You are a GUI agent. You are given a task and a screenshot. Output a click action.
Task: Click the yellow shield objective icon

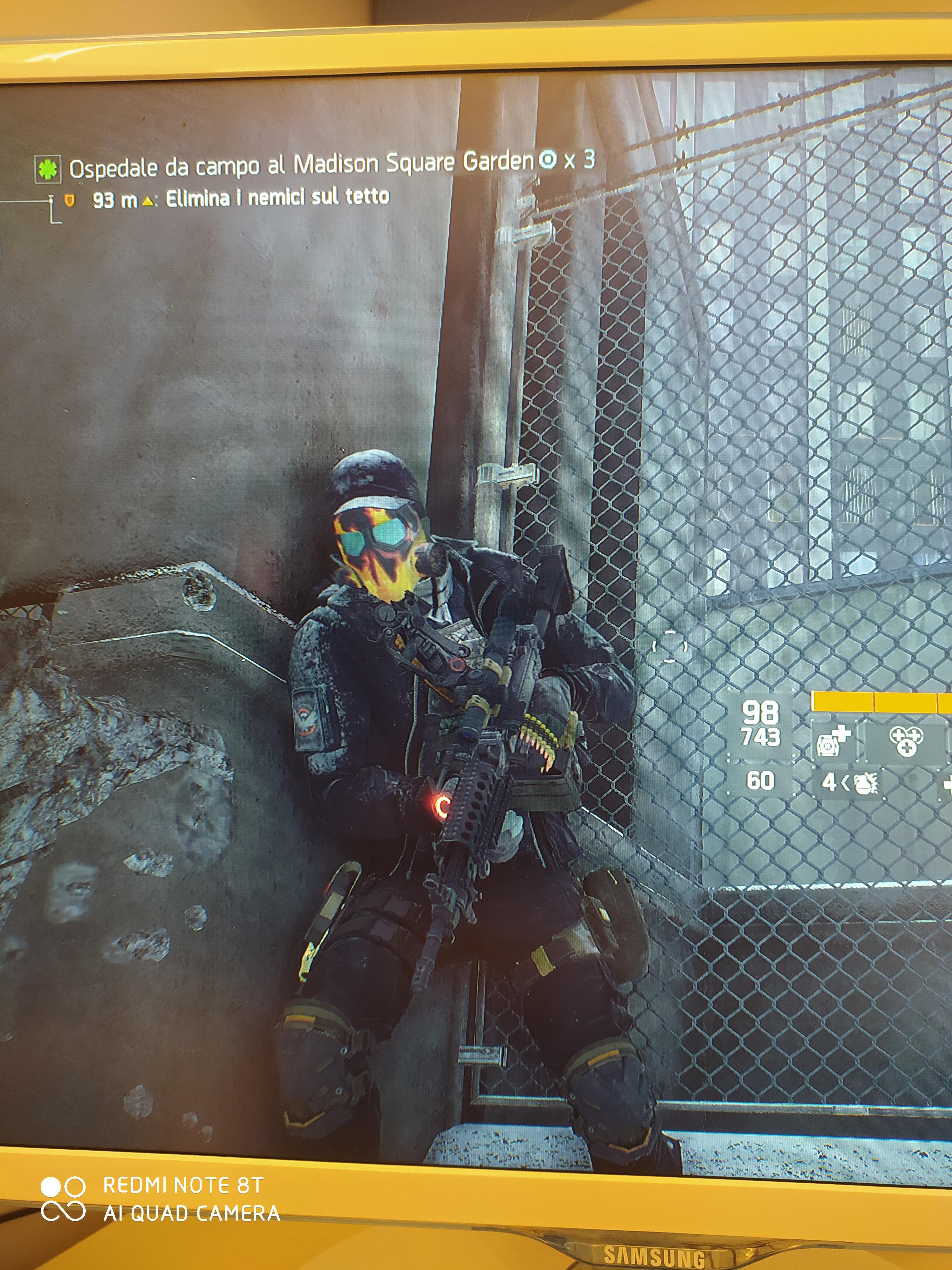tap(69, 200)
